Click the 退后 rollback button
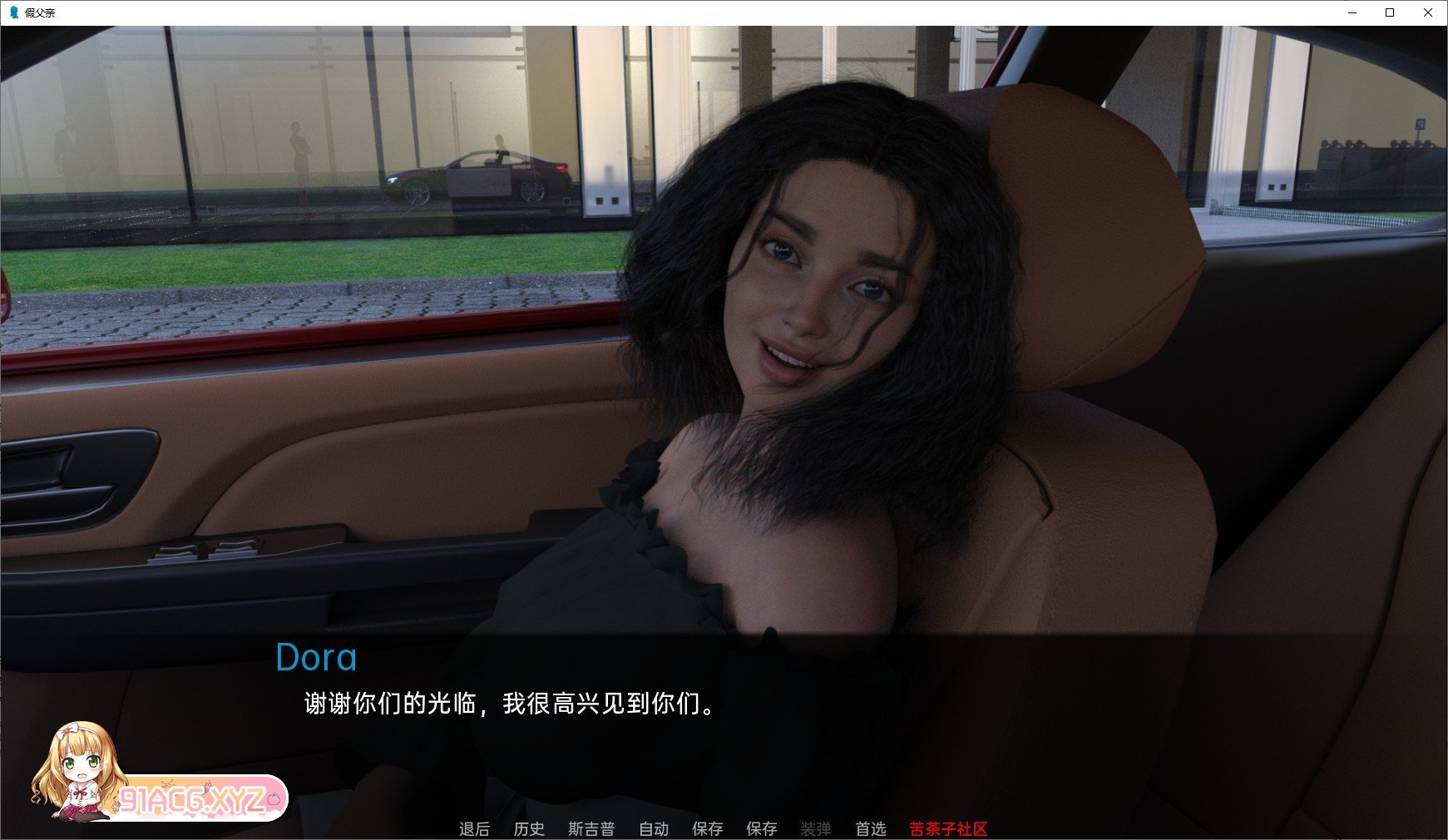The height and width of the screenshot is (840, 1448). pos(474,828)
